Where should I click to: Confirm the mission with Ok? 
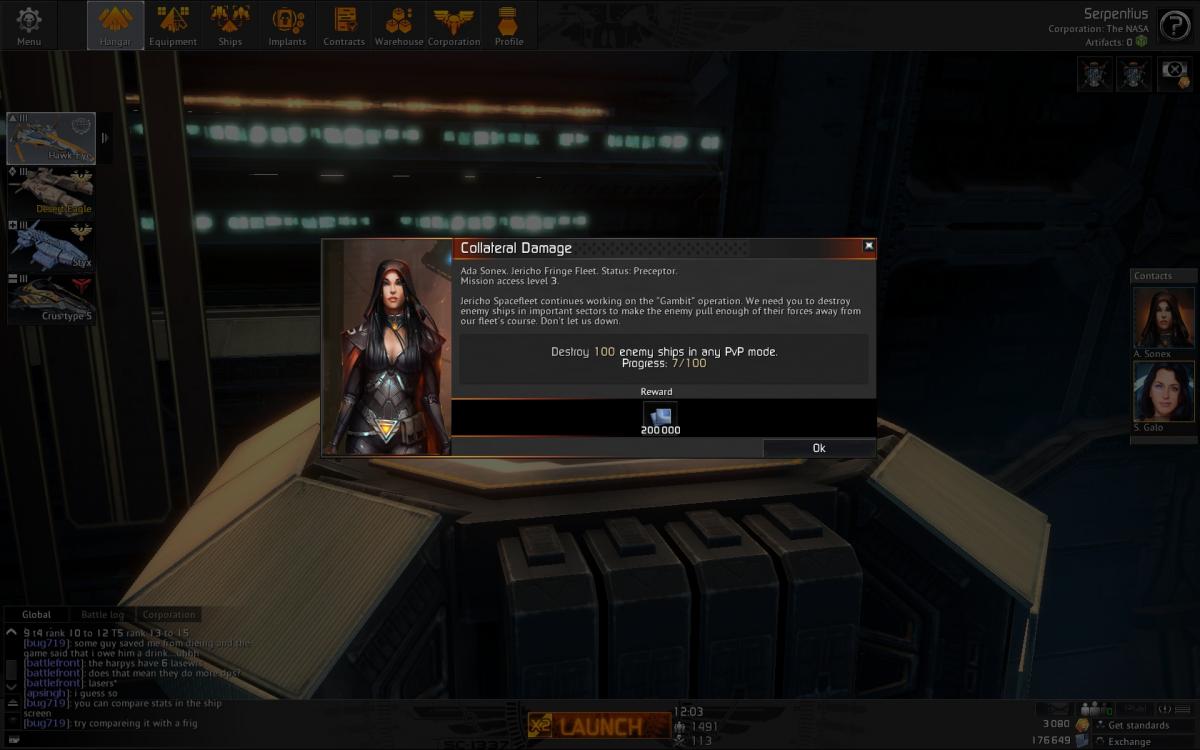click(x=819, y=448)
